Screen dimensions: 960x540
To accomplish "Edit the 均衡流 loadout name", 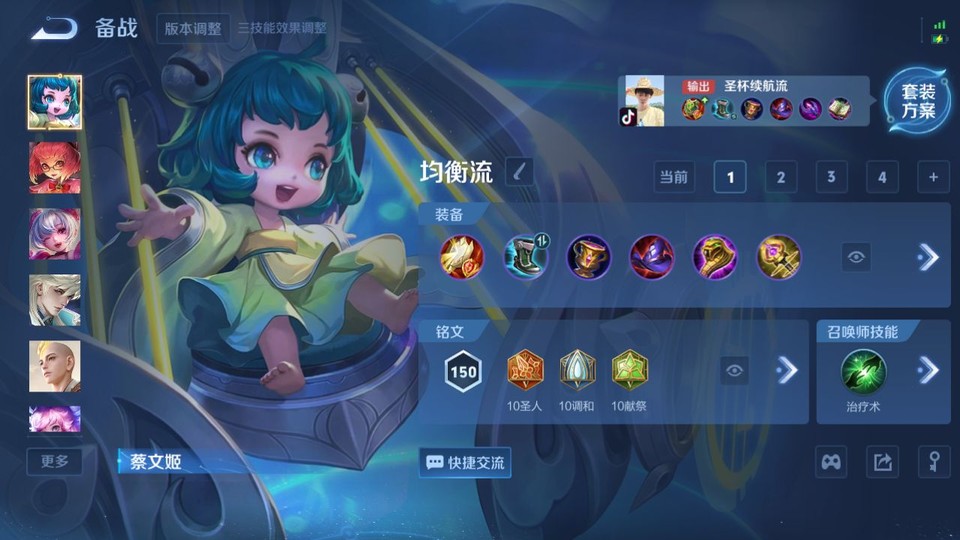I will click(x=519, y=172).
